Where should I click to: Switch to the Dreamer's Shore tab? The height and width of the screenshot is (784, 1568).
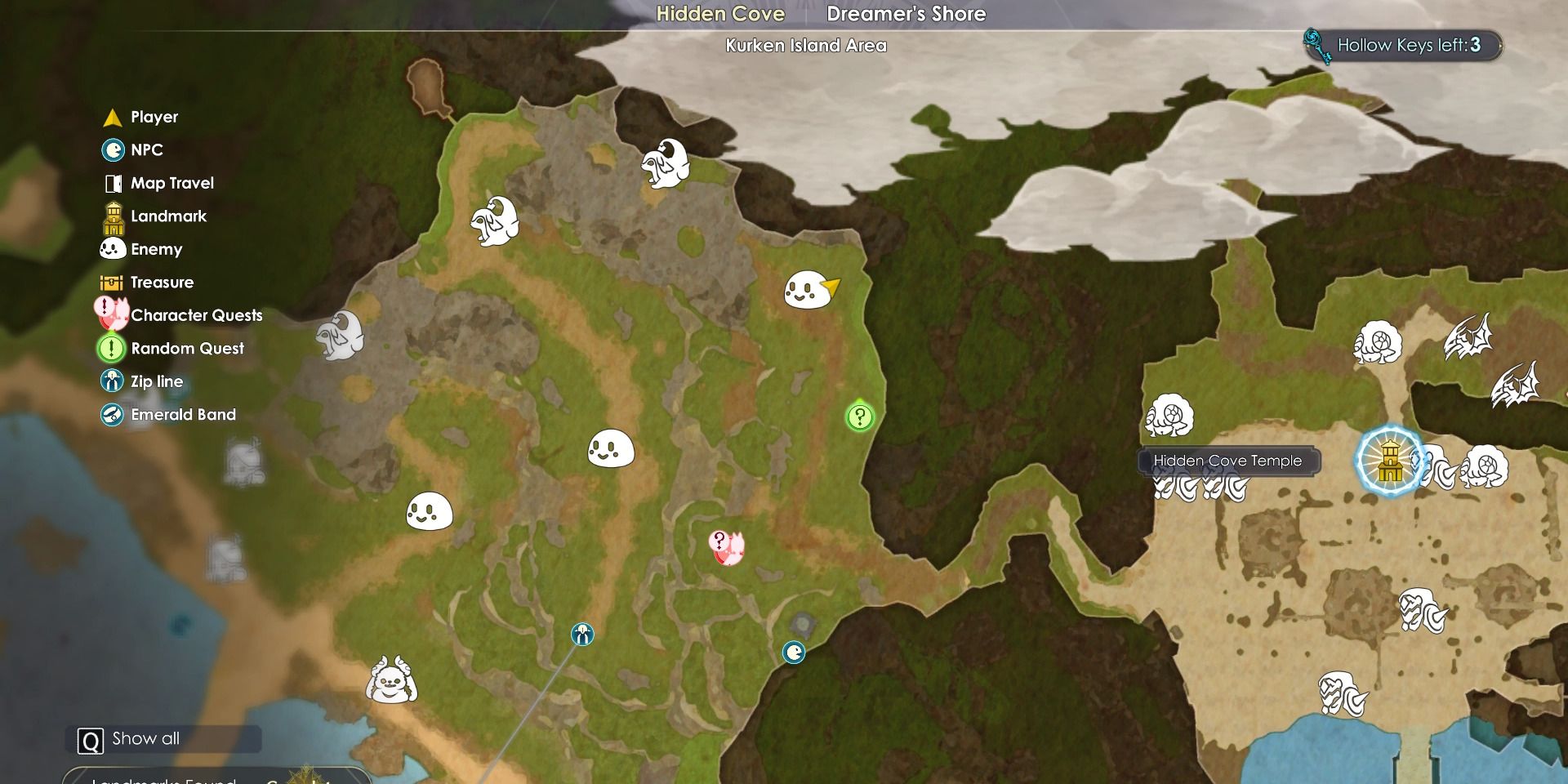pyautogui.click(x=906, y=14)
